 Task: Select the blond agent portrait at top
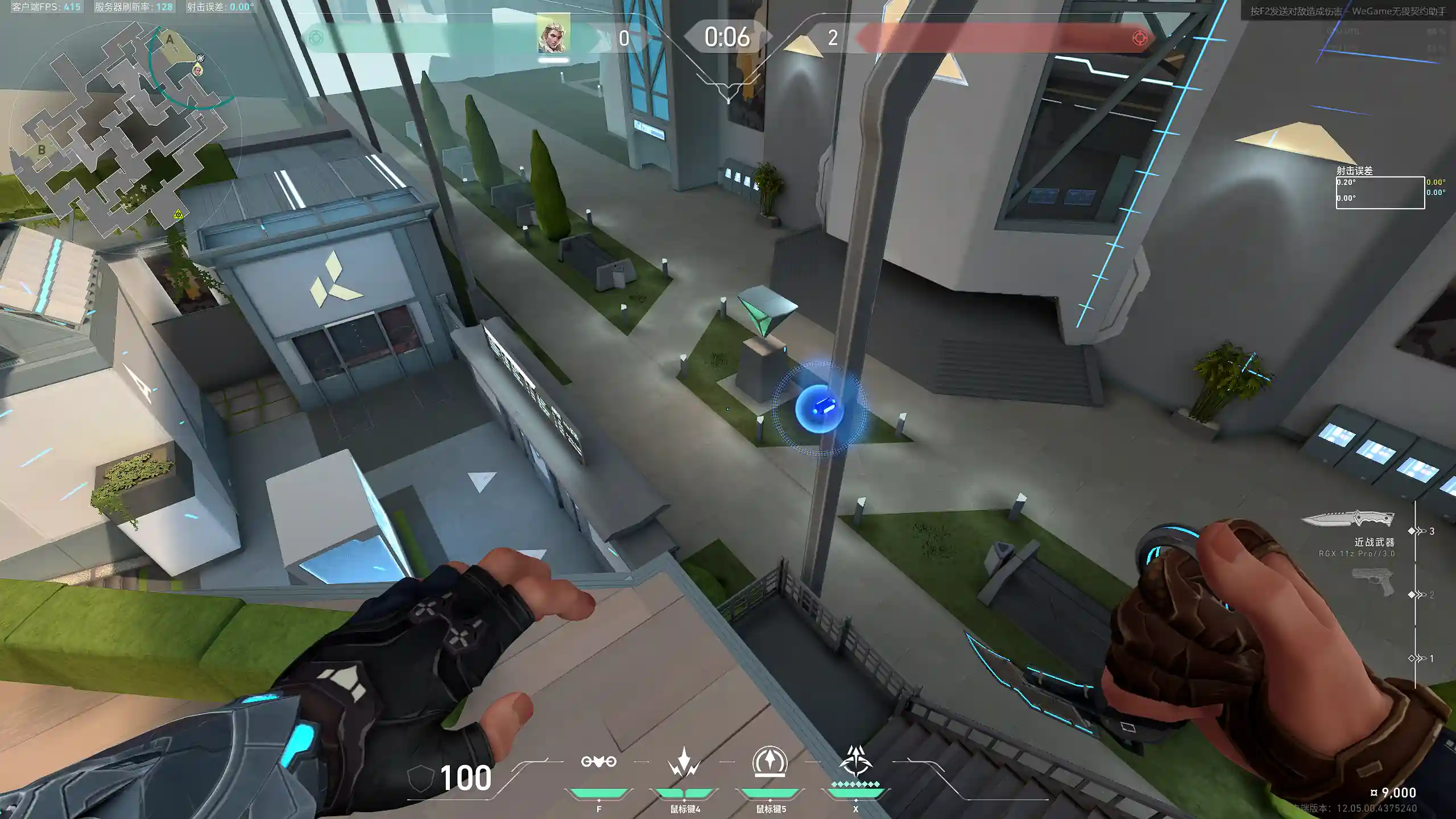coord(553,35)
